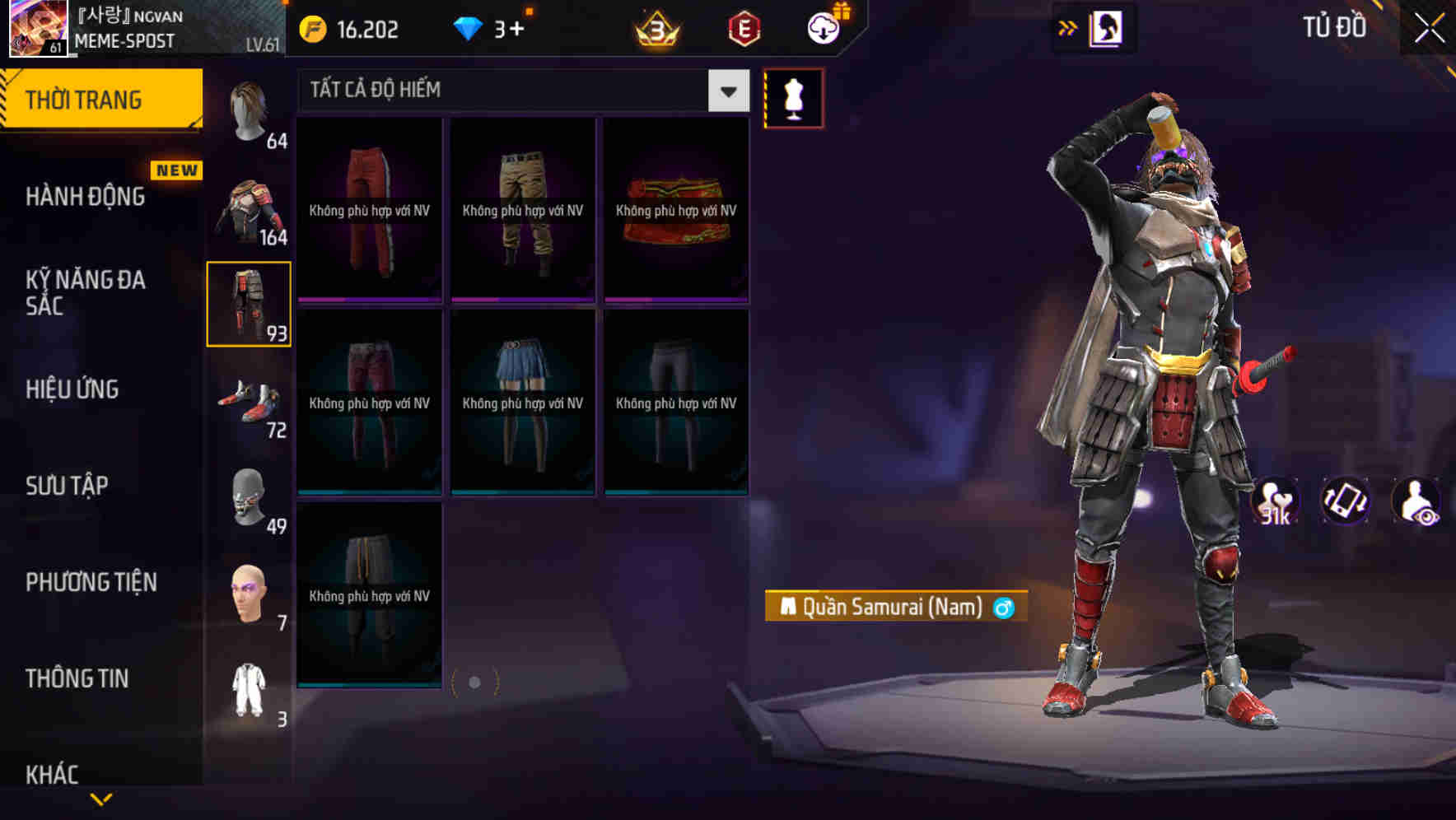Expand the sidebar with the bottom chevron

tap(100, 800)
